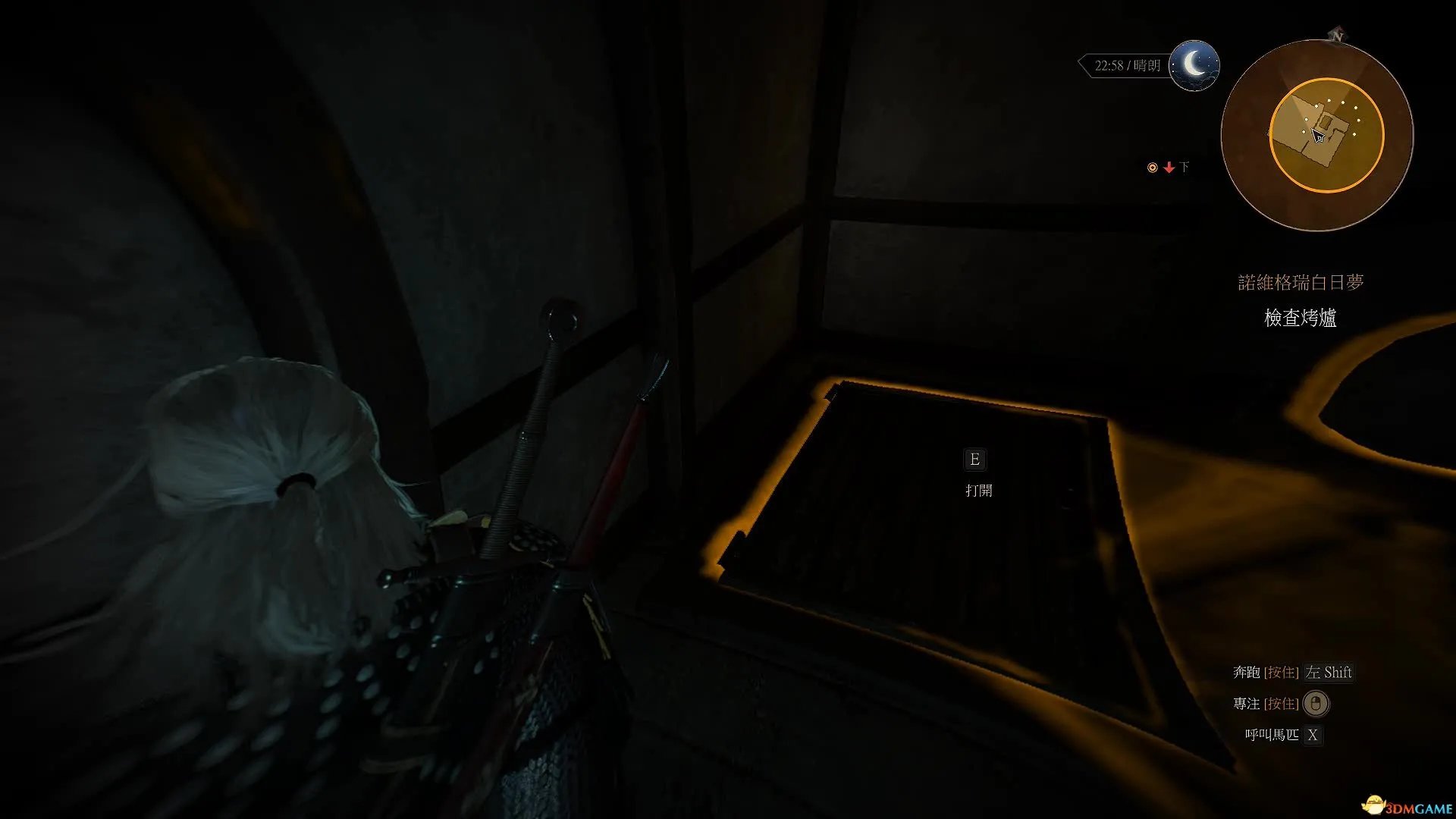Image resolution: width=1456 pixels, height=819 pixels.
Task: Click the crescent moon time-of-day icon
Action: click(x=1194, y=65)
